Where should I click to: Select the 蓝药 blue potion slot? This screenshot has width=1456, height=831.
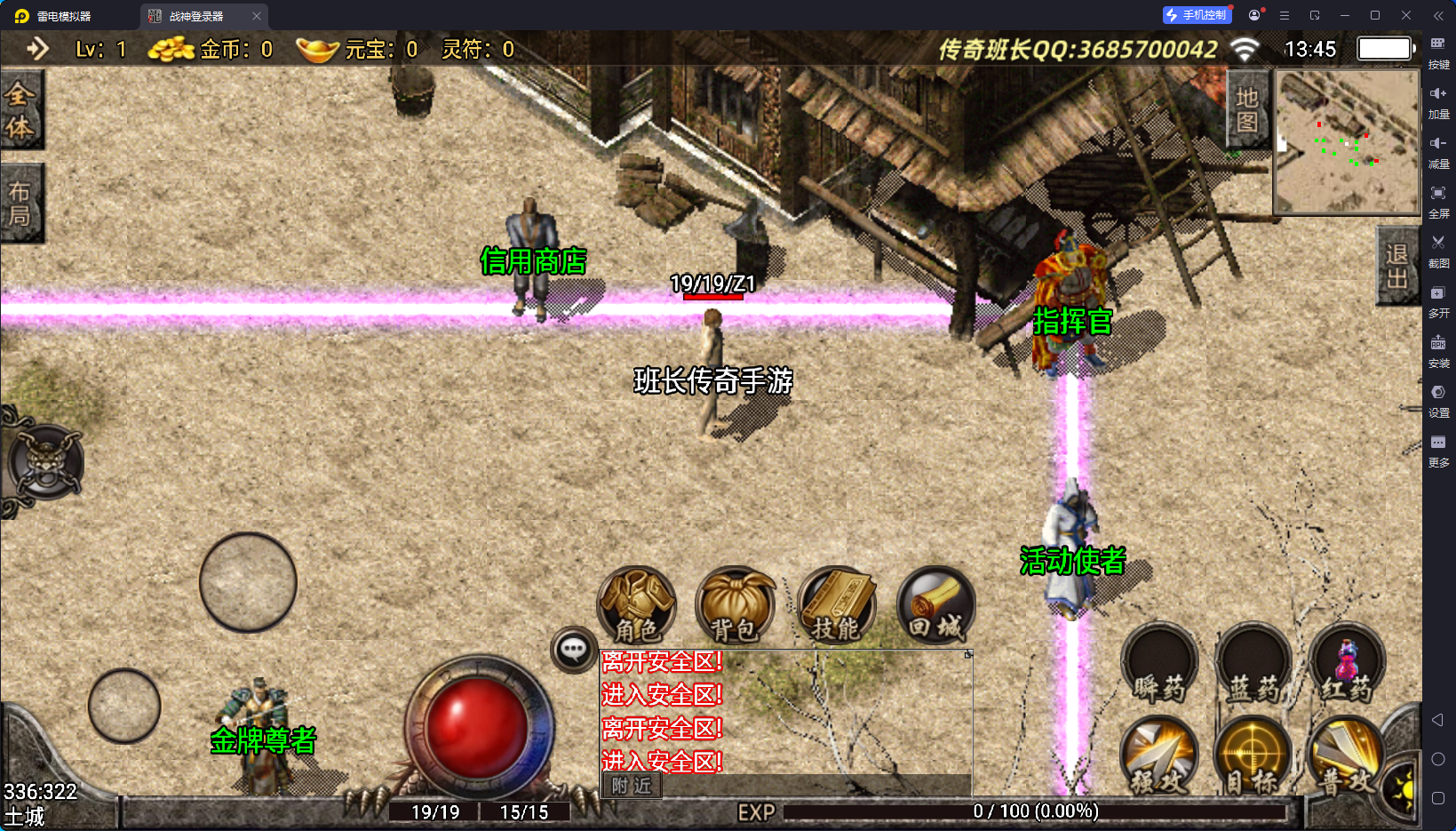(x=1253, y=663)
